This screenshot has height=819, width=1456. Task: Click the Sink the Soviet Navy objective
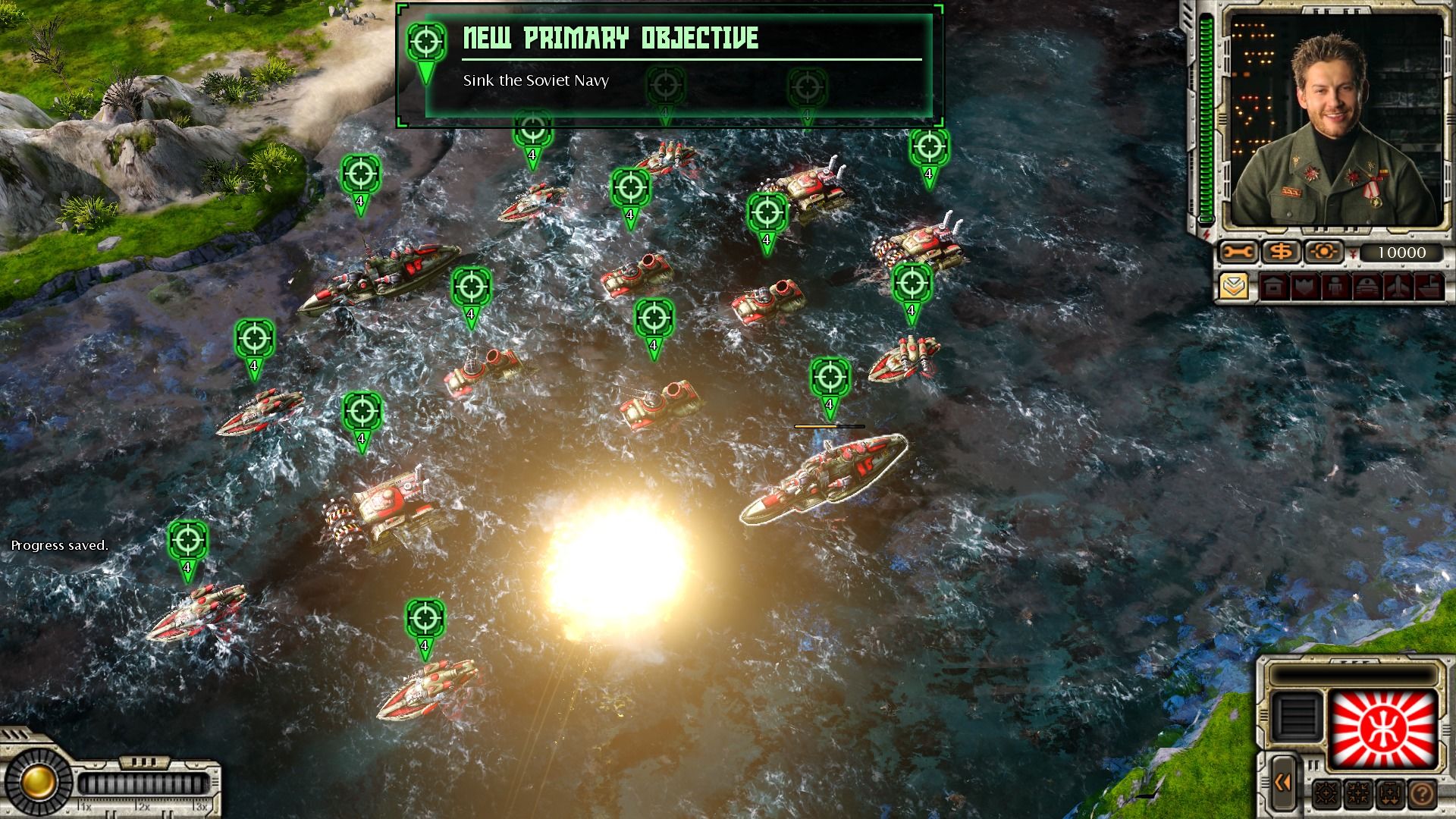(x=535, y=80)
